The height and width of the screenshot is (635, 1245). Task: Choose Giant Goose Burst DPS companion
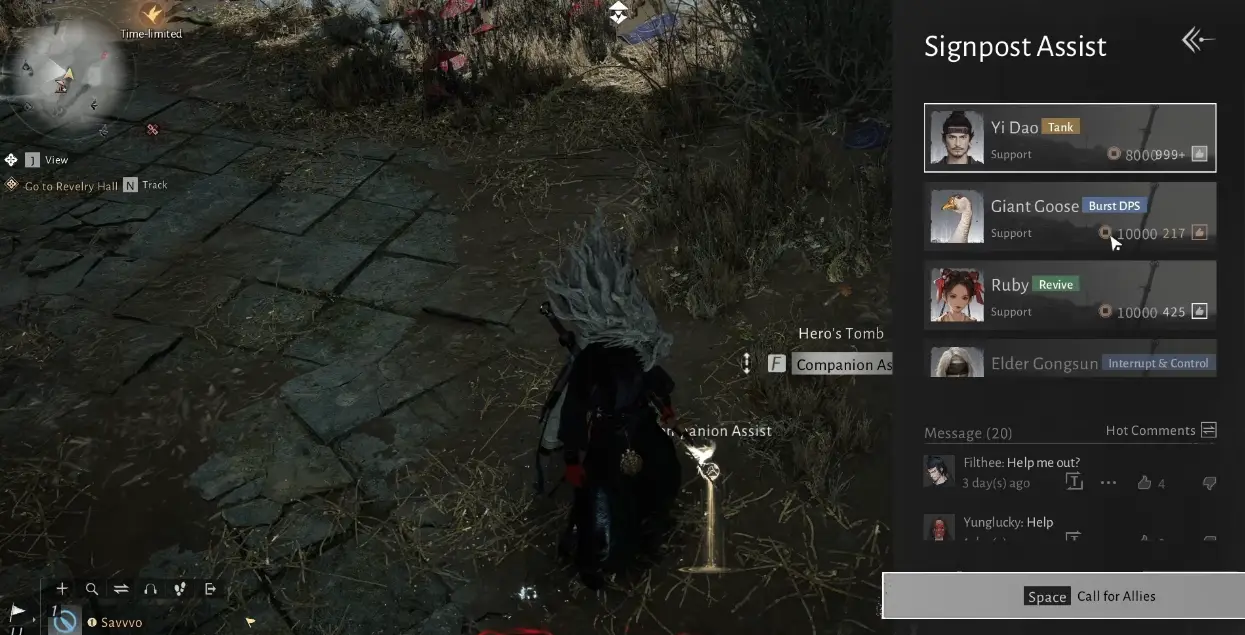coord(1069,216)
